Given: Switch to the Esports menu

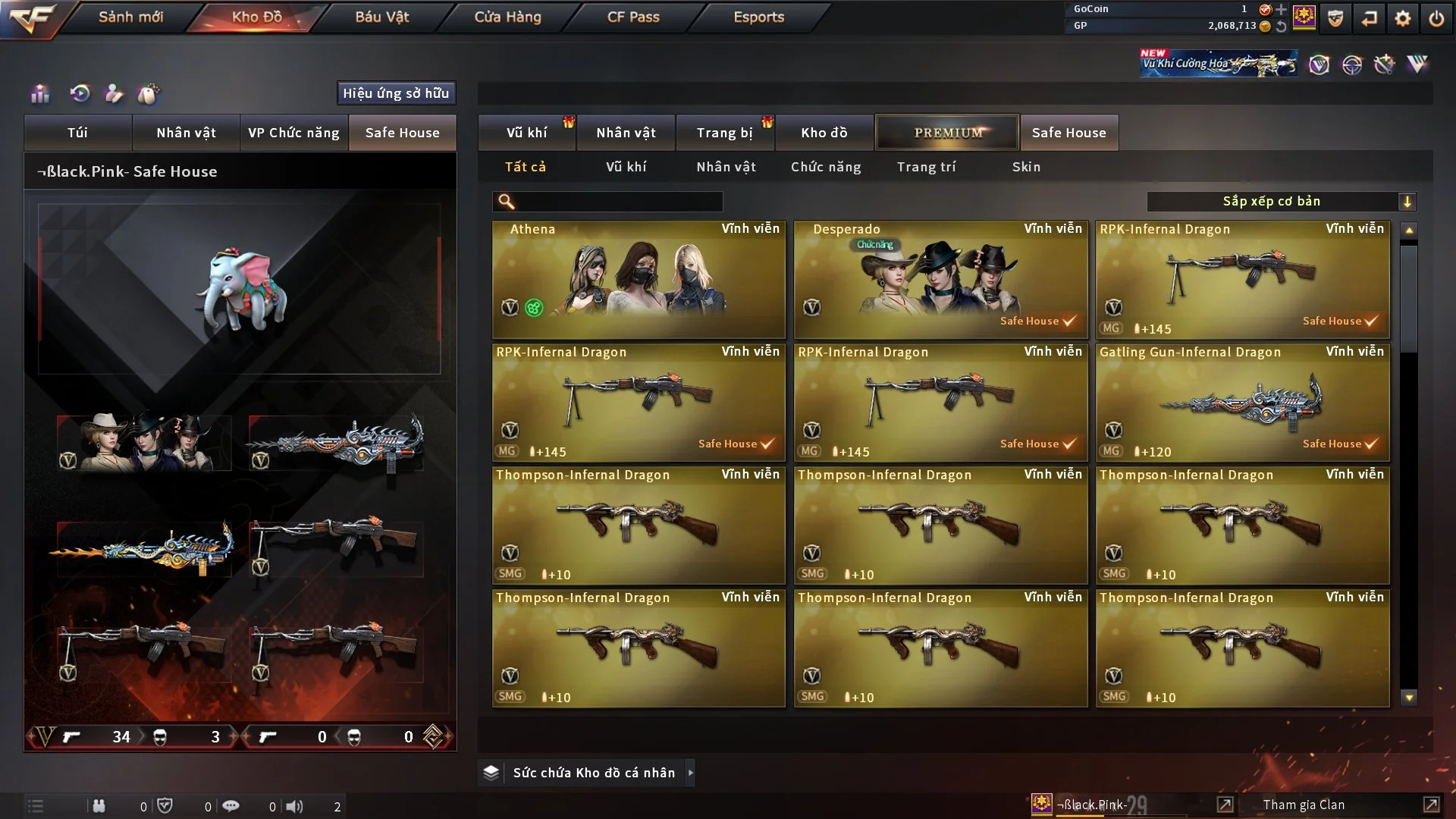Looking at the screenshot, I should [x=758, y=17].
